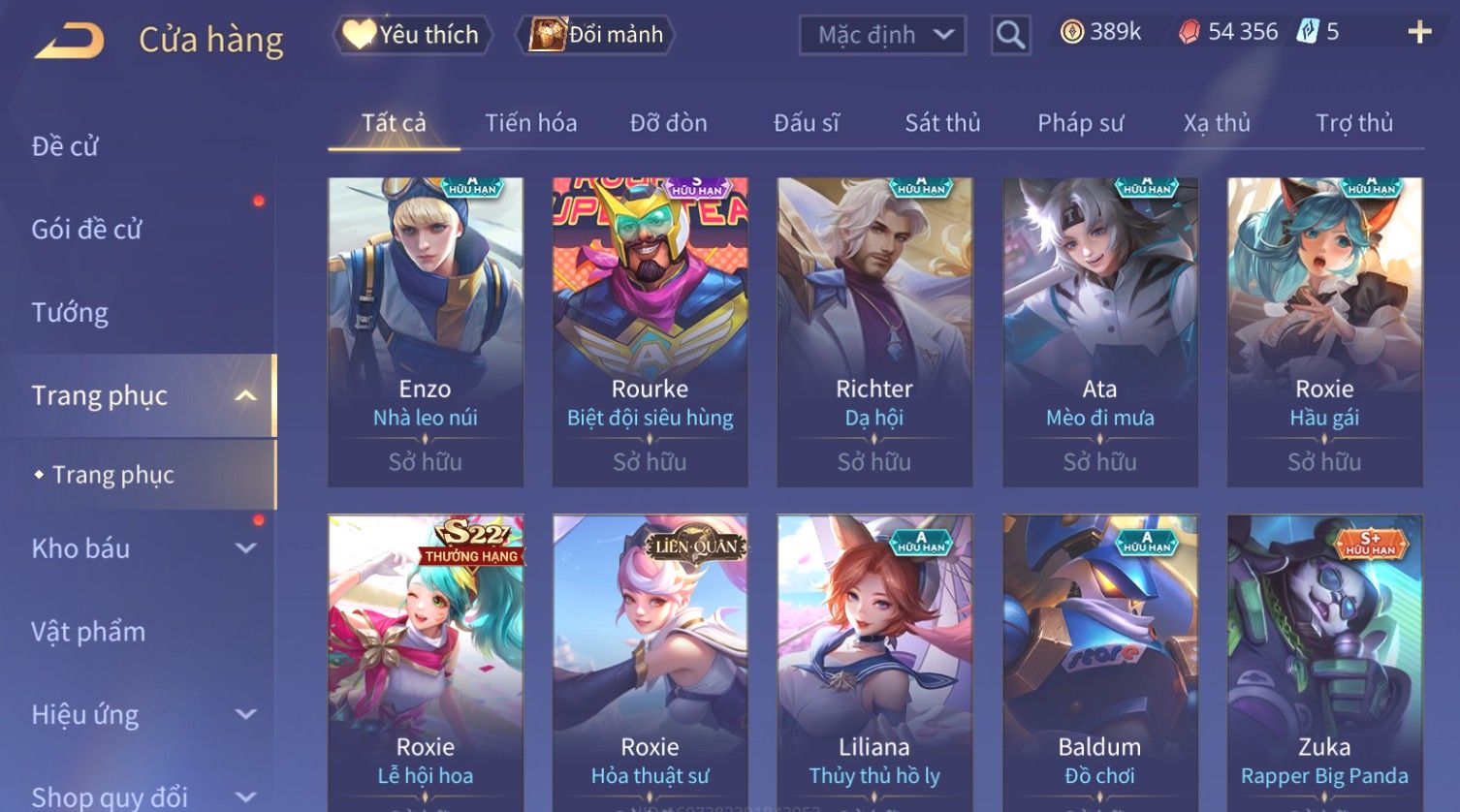This screenshot has height=812, width=1460.
Task: Filter skins by Đỡ đòn
Action: [x=668, y=123]
